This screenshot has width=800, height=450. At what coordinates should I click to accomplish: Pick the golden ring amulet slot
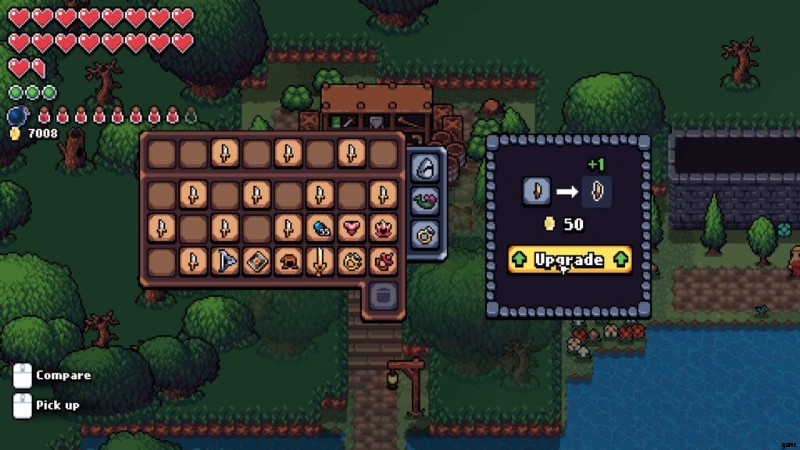352,262
